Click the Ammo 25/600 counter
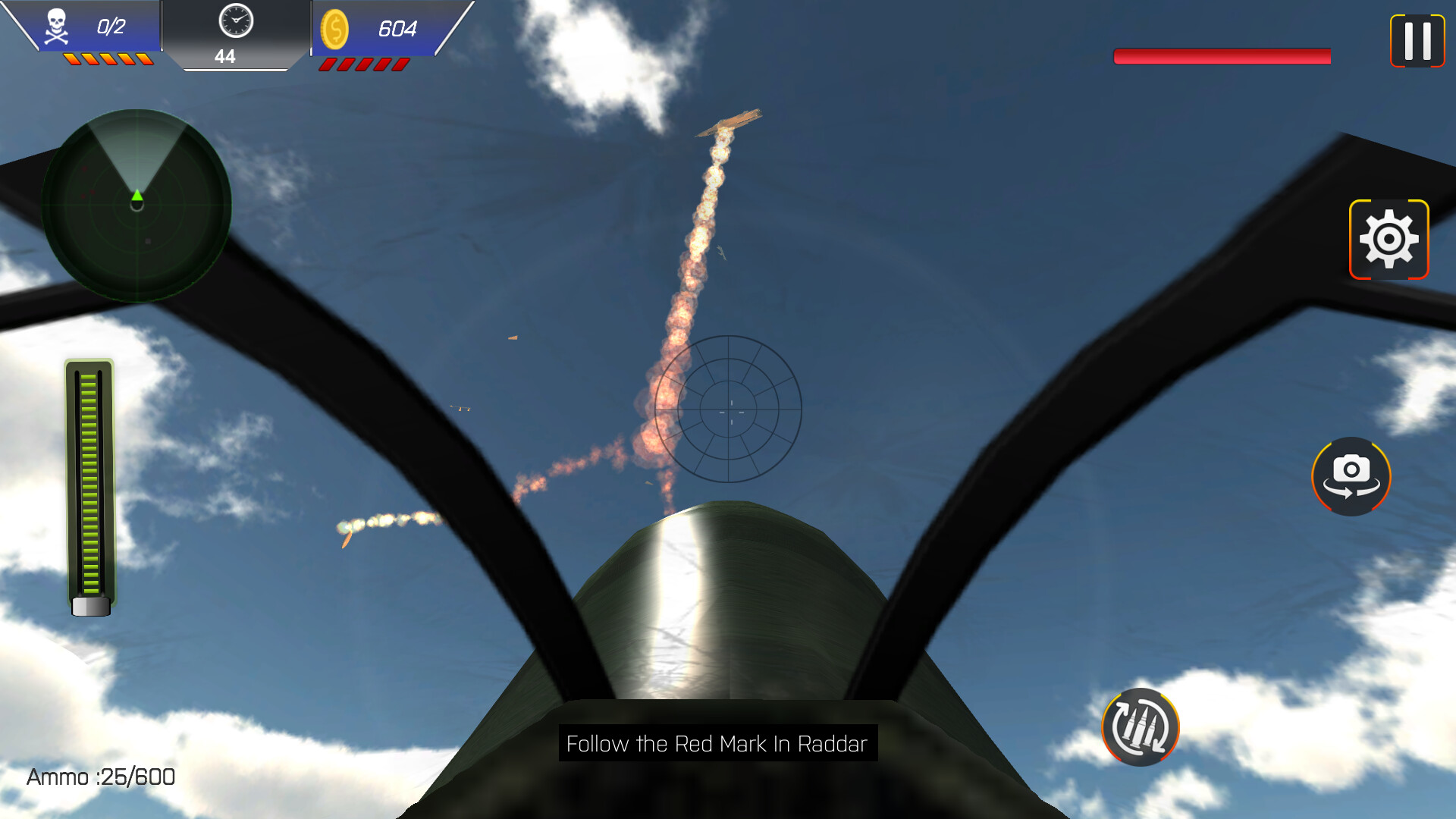The image size is (1456, 819). point(99,777)
